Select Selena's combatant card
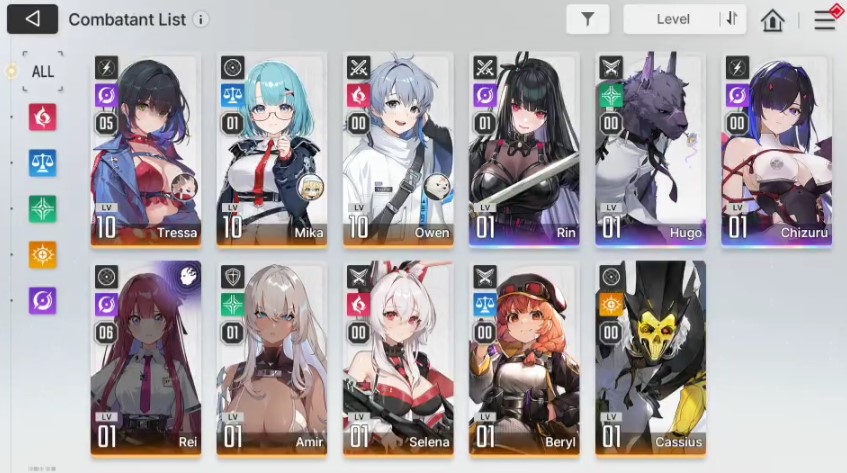 click(398, 358)
